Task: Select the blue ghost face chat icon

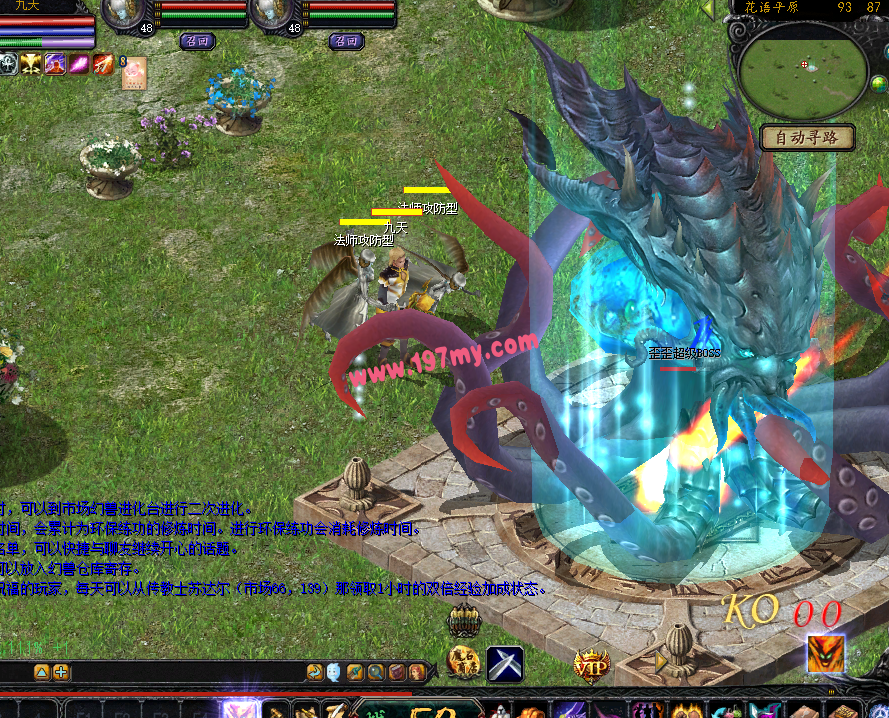Action: [x=333, y=672]
